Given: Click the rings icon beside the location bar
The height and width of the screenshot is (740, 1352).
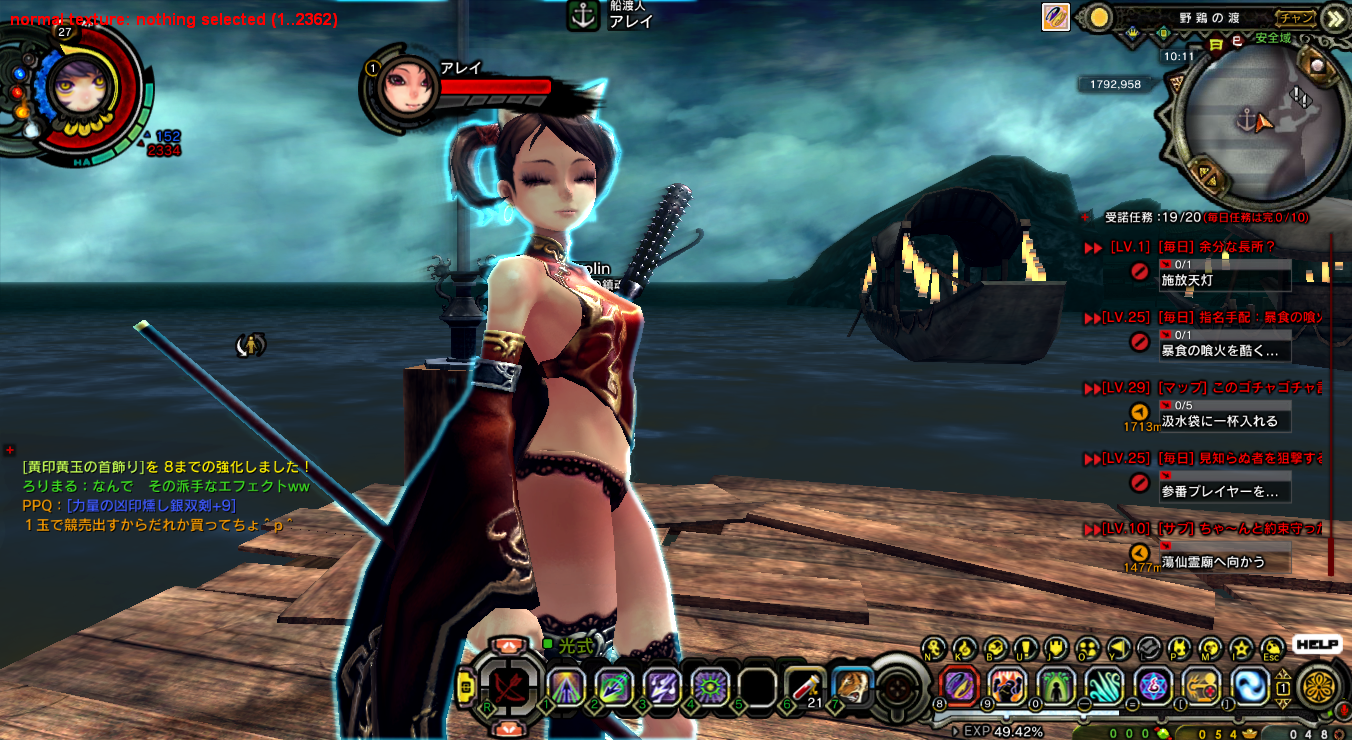Looking at the screenshot, I should [x=1056, y=17].
